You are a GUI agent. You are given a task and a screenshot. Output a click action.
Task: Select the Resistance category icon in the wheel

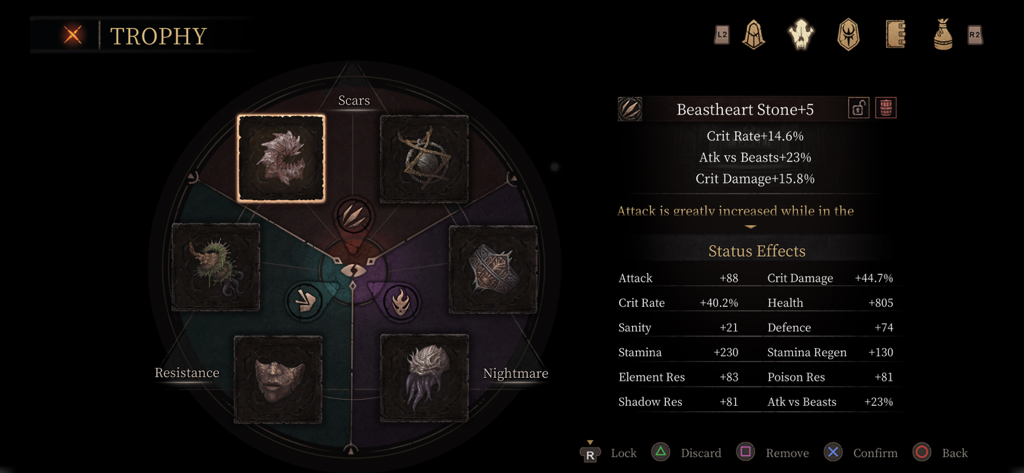coord(303,300)
